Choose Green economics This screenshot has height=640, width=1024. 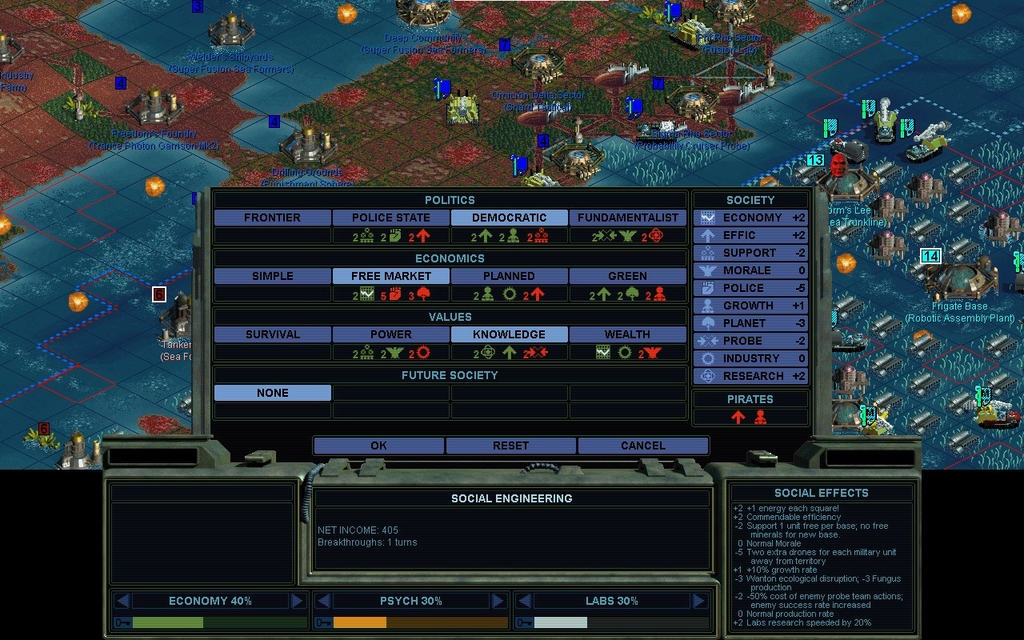(x=628, y=276)
